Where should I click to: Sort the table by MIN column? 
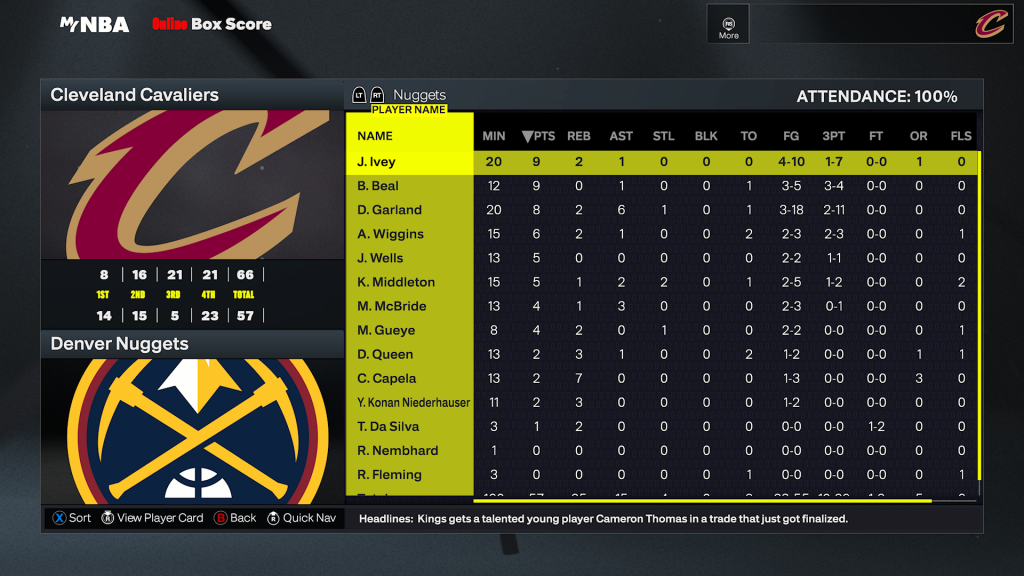(x=494, y=136)
